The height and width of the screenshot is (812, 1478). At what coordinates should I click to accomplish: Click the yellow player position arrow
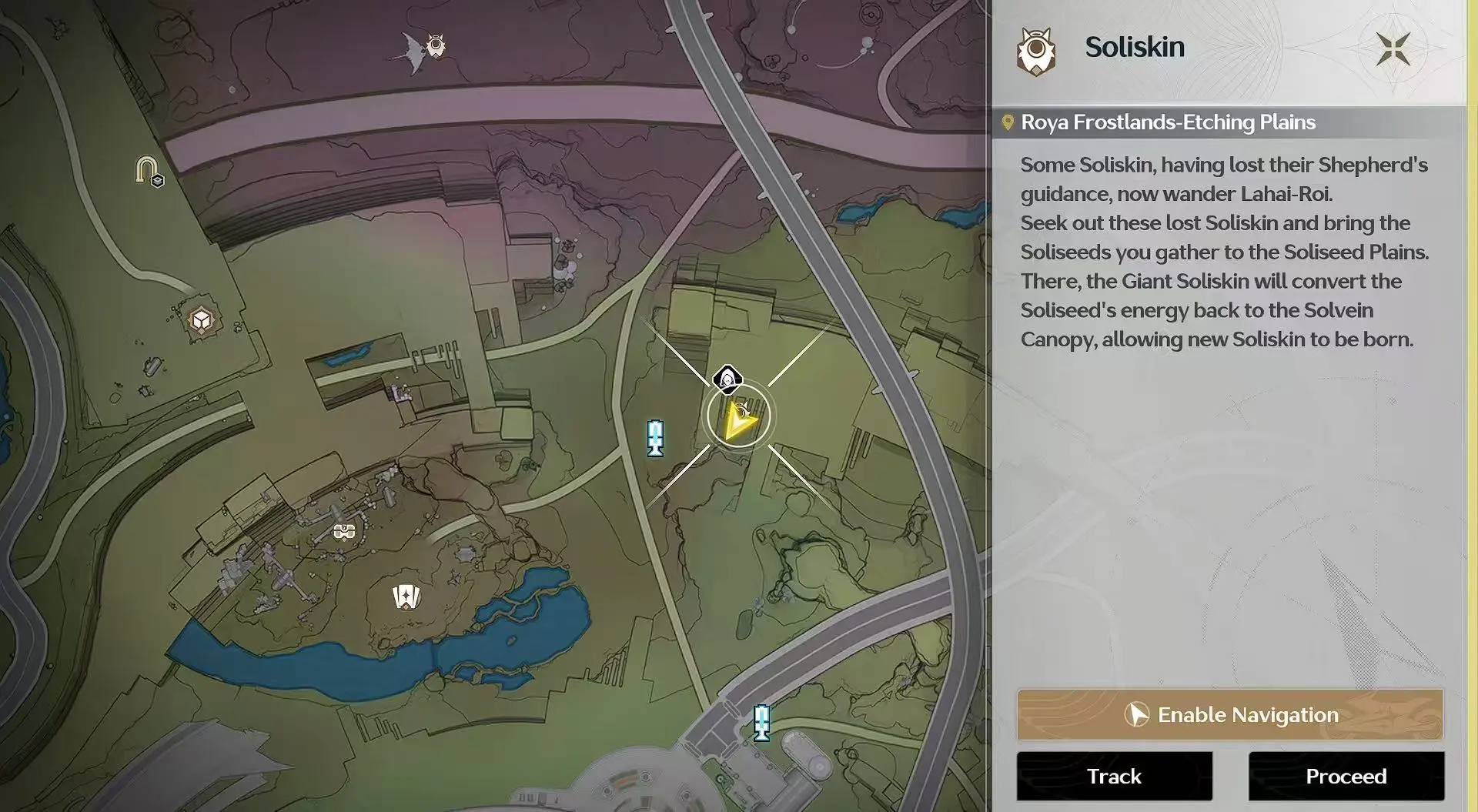739,419
